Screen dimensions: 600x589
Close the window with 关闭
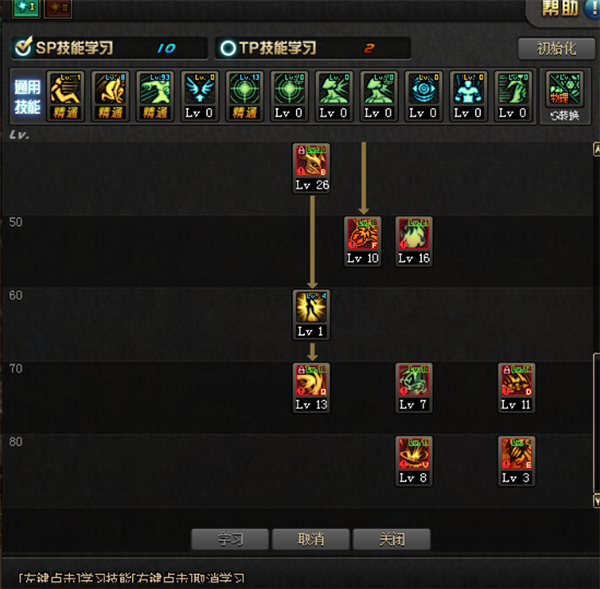(391, 539)
